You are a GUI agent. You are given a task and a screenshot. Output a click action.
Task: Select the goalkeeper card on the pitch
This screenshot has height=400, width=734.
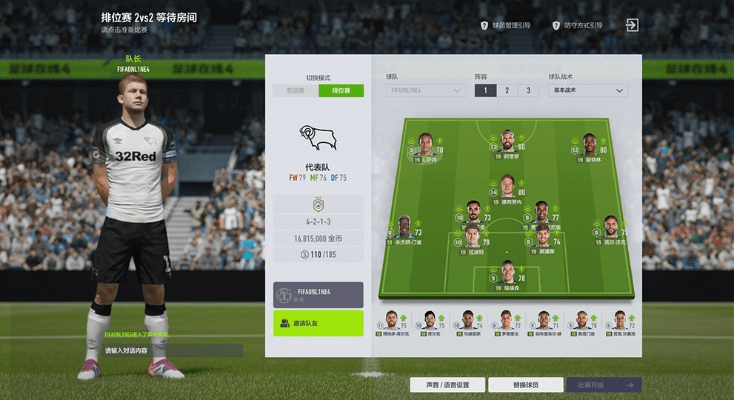pyautogui.click(x=509, y=275)
